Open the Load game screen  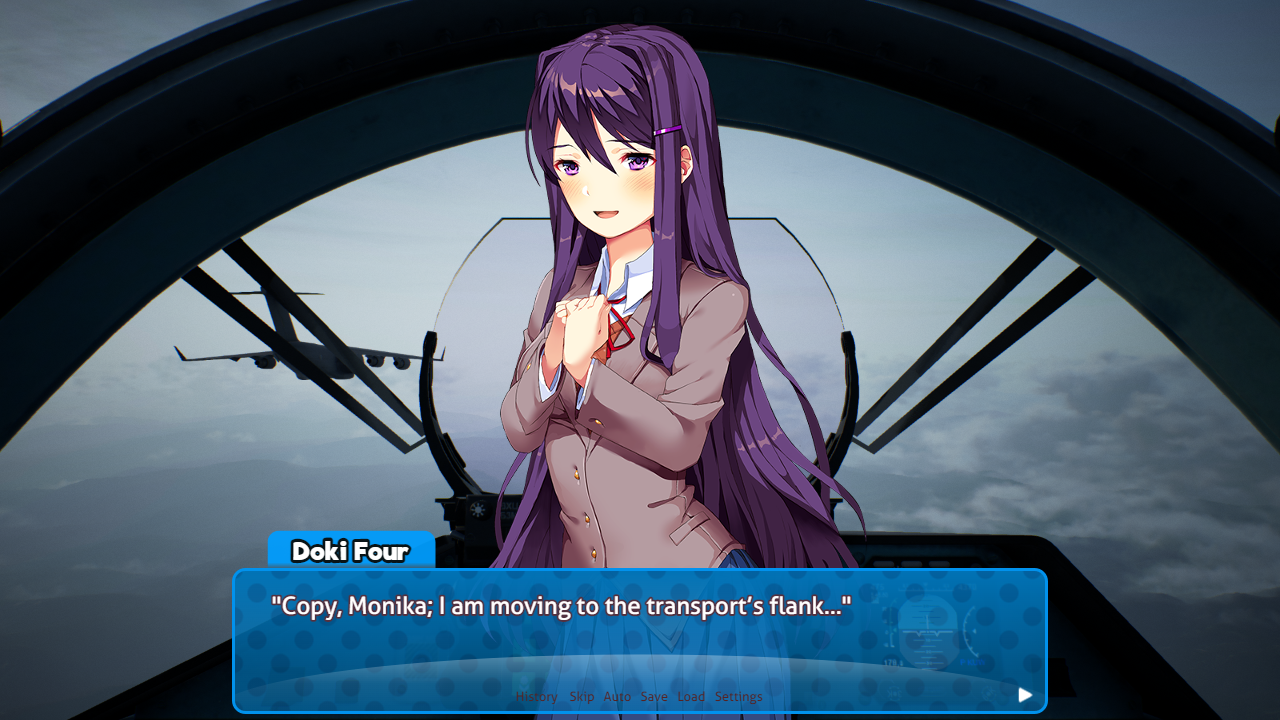pos(691,696)
